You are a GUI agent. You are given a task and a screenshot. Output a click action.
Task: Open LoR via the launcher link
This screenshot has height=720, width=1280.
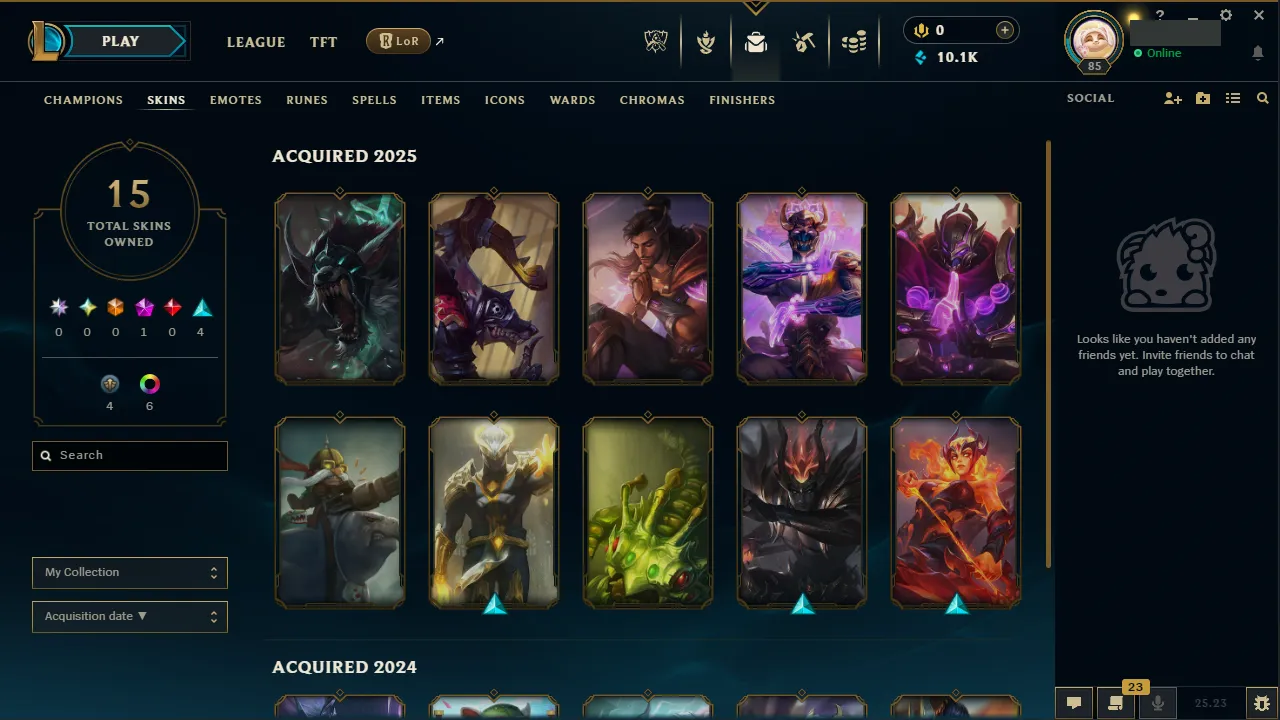click(398, 41)
